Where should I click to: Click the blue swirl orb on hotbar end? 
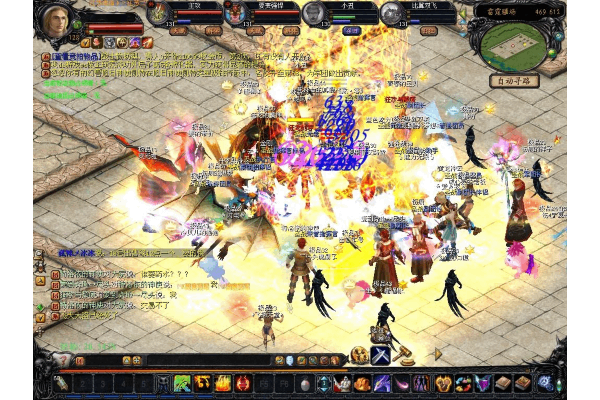click(545, 382)
